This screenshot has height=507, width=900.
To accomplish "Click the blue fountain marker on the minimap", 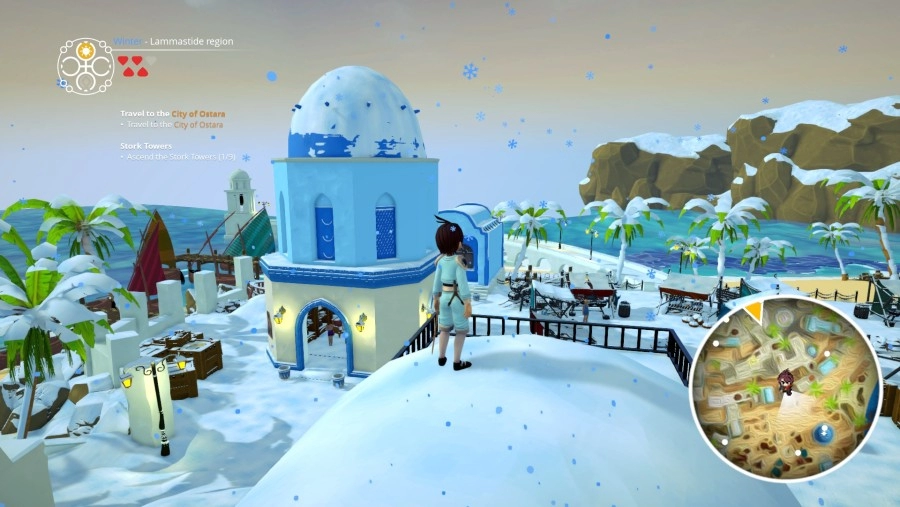I will (823, 433).
